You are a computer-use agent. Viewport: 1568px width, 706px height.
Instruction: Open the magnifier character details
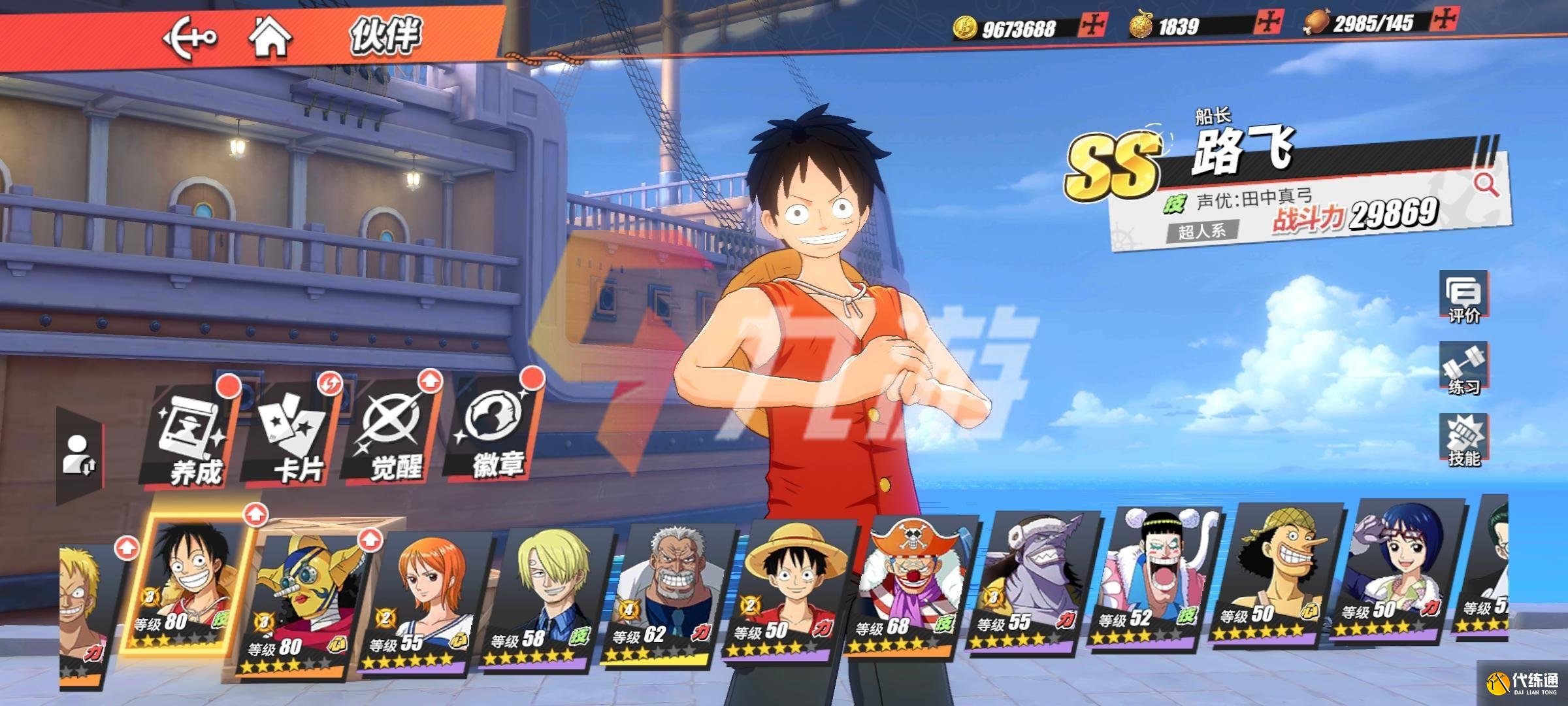[1486, 185]
